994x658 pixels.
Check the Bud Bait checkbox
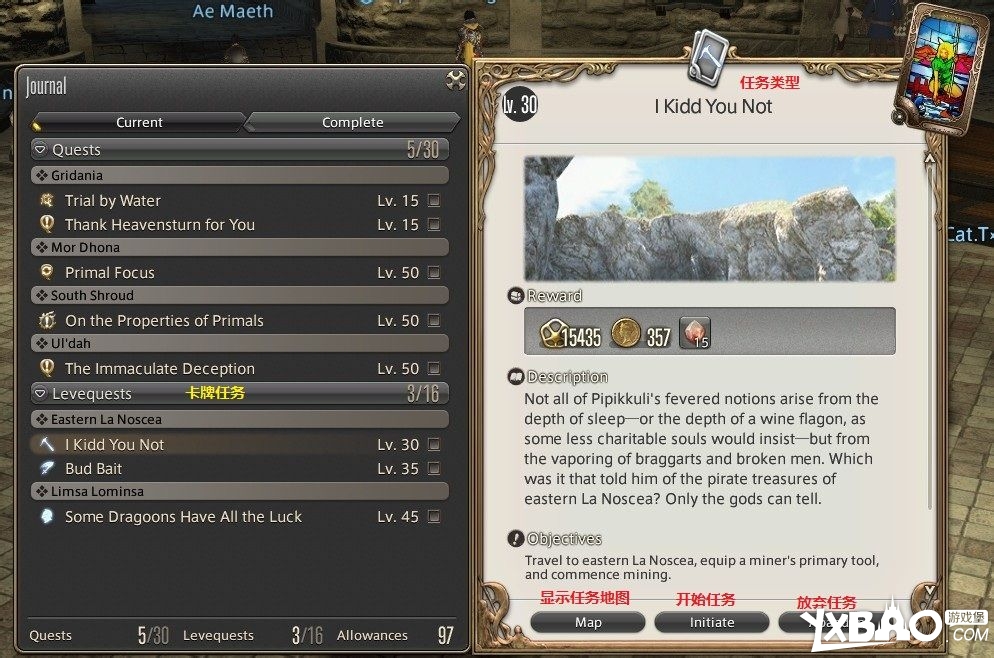coord(434,469)
